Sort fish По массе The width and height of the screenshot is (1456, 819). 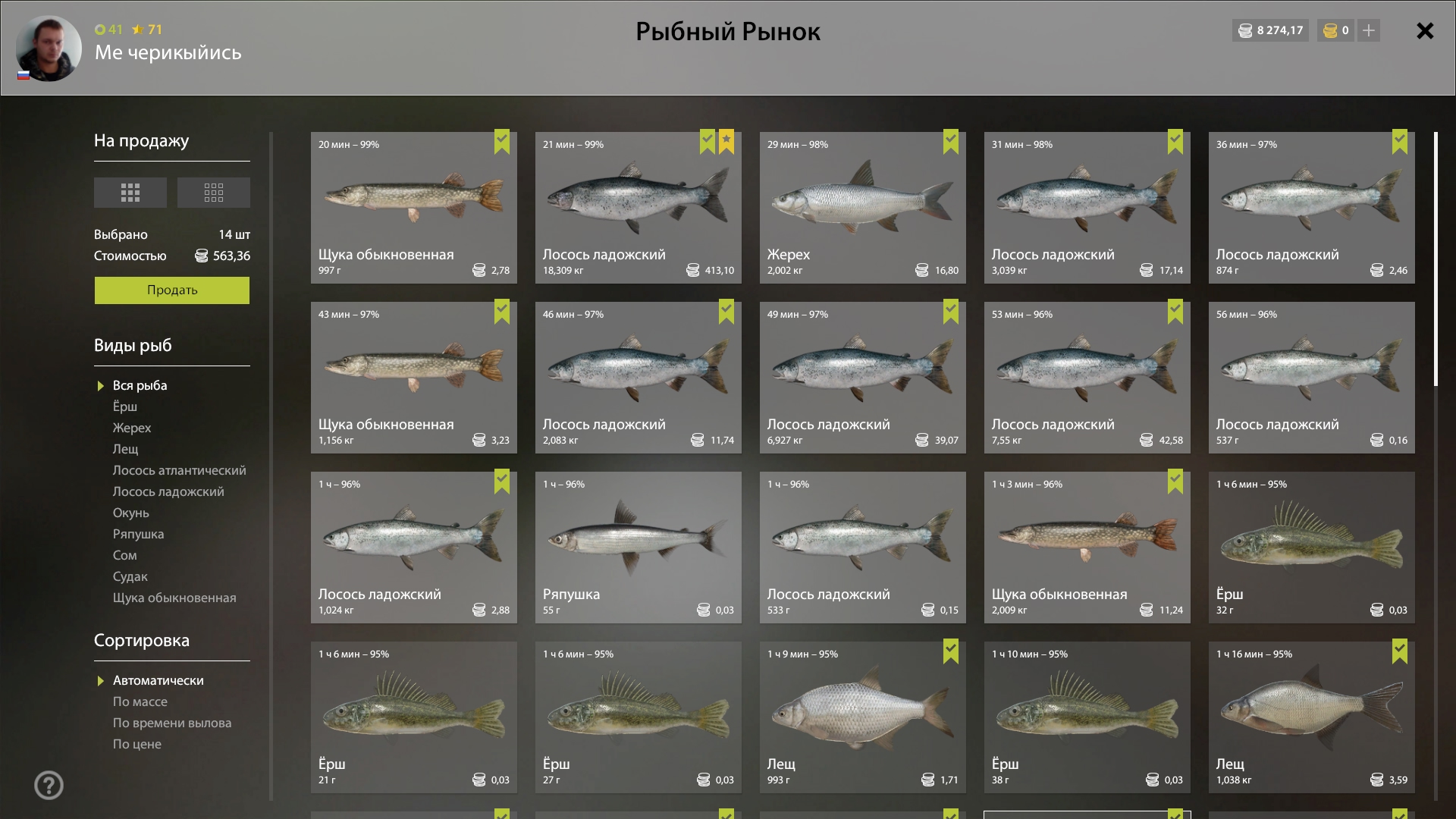click(x=140, y=702)
